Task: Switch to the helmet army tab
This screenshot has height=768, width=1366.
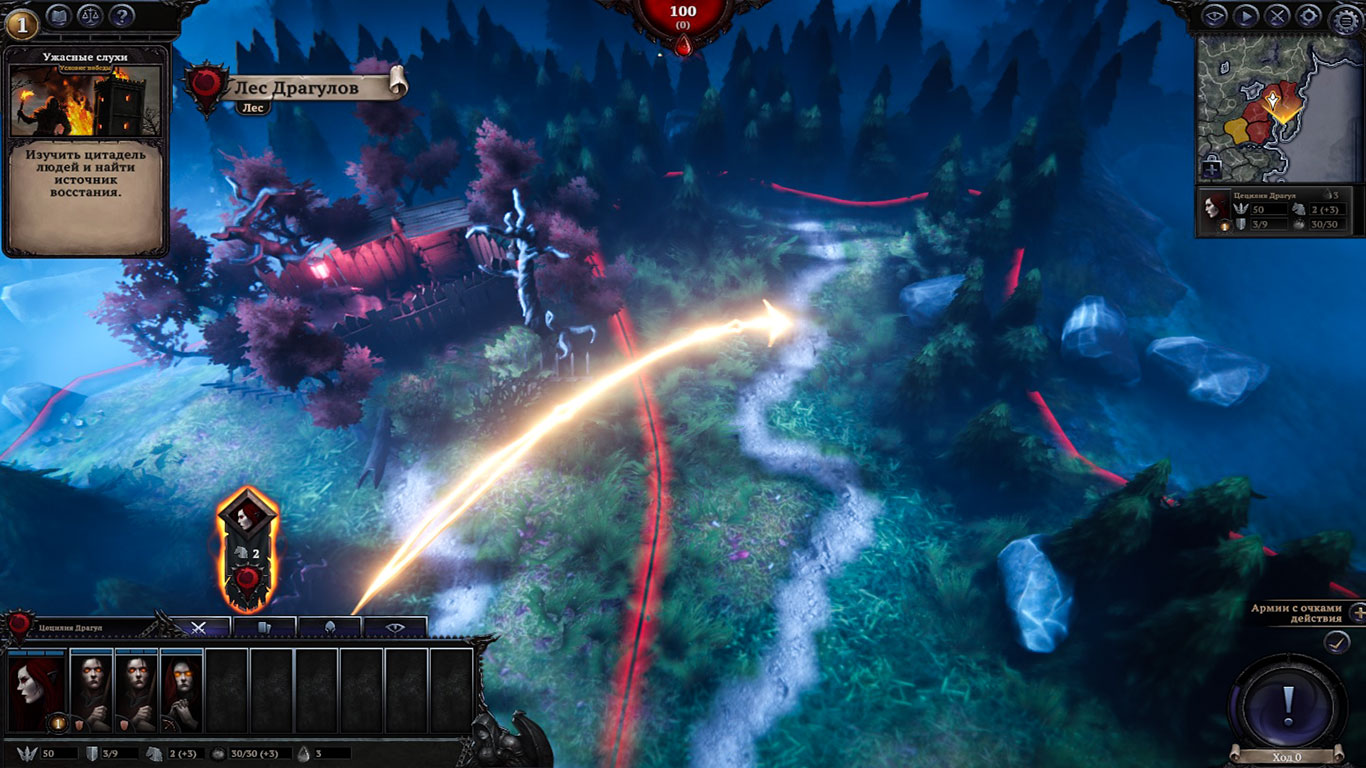Action: (329, 628)
